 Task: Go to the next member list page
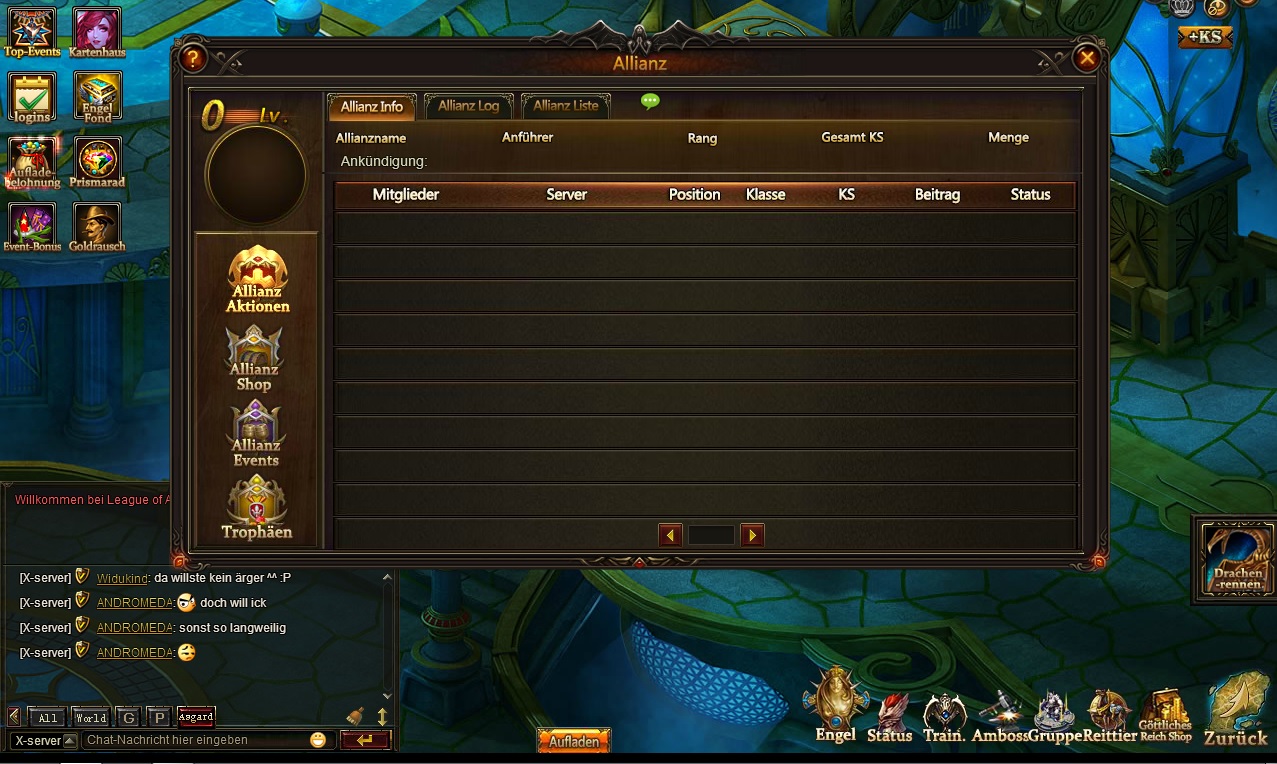coord(752,535)
